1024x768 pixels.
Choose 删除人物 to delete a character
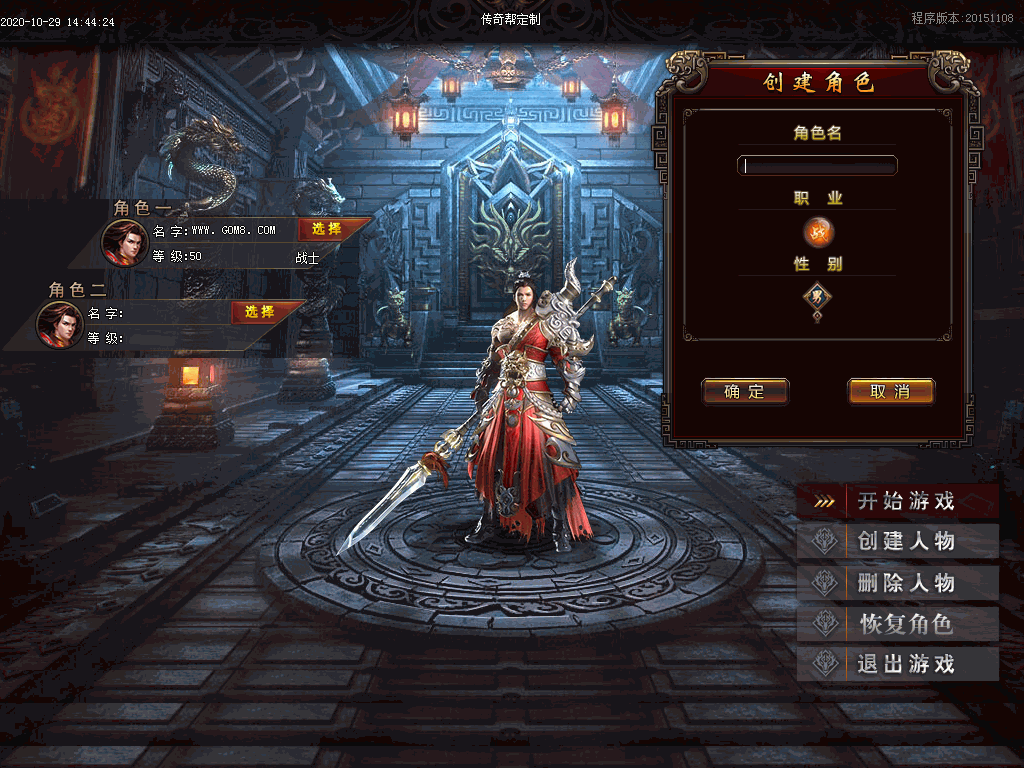pos(898,583)
